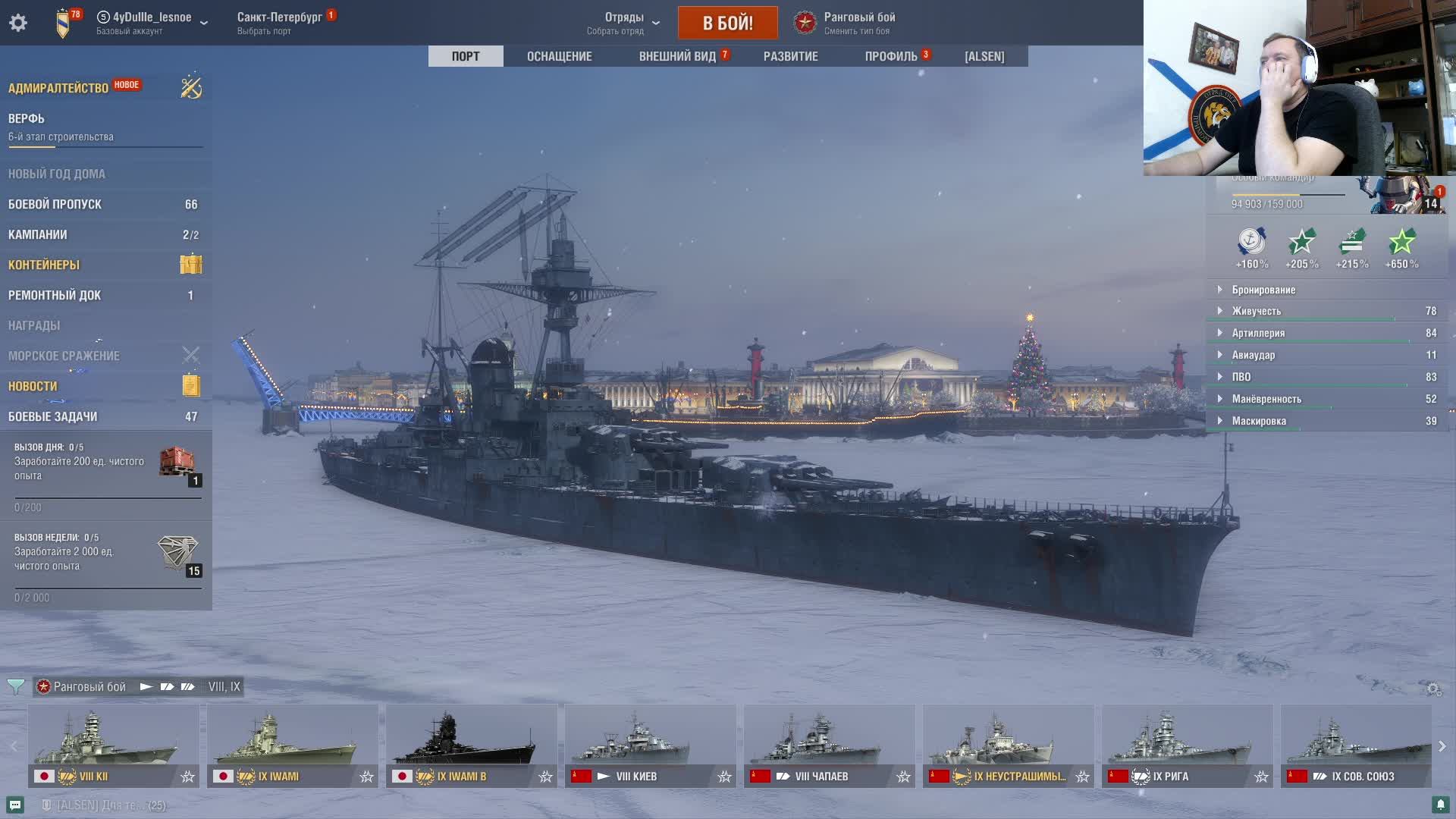Open the ship carousel filter funnel
Screen dimensions: 1456x819
point(15,686)
